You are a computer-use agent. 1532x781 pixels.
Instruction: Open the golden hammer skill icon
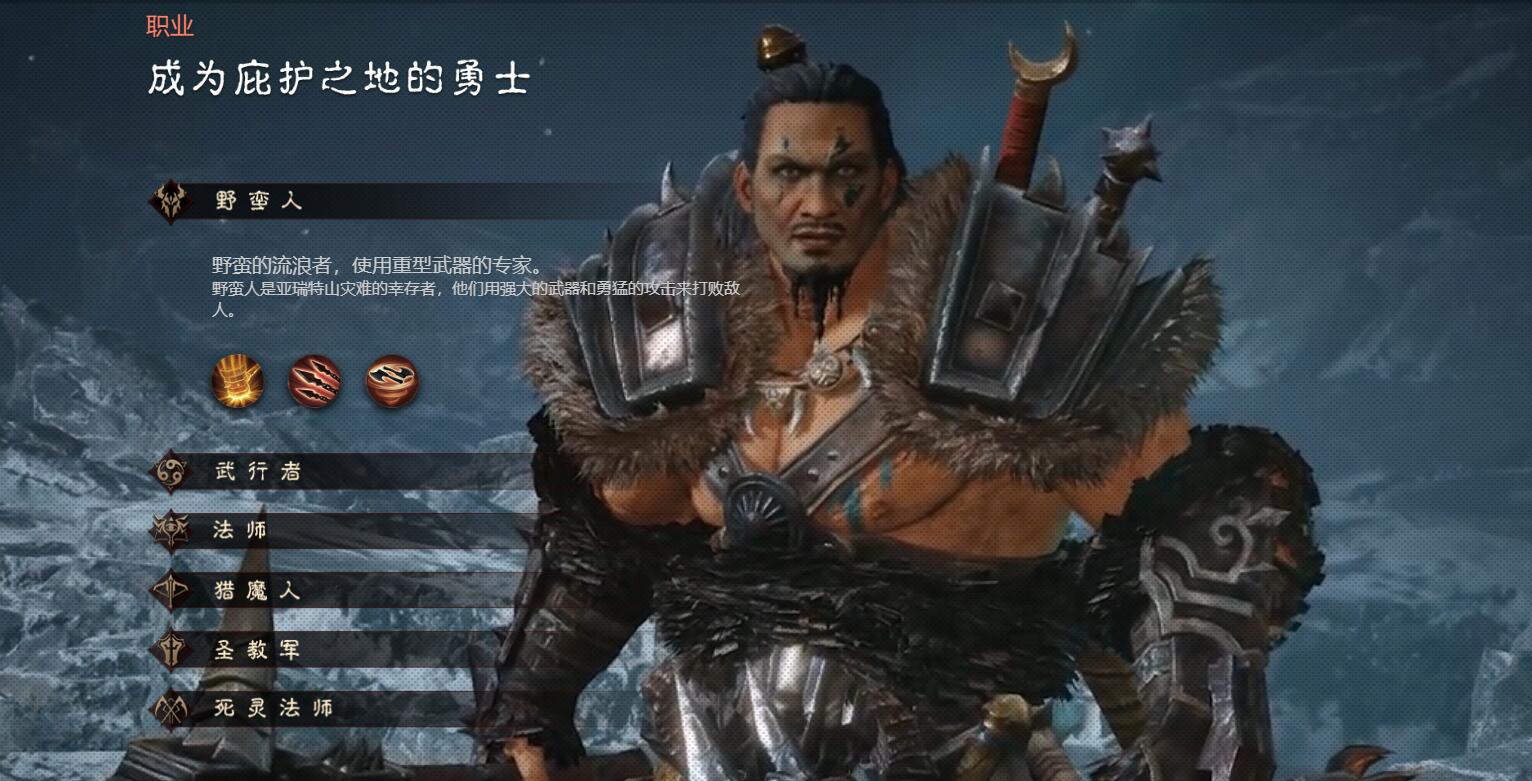click(237, 383)
